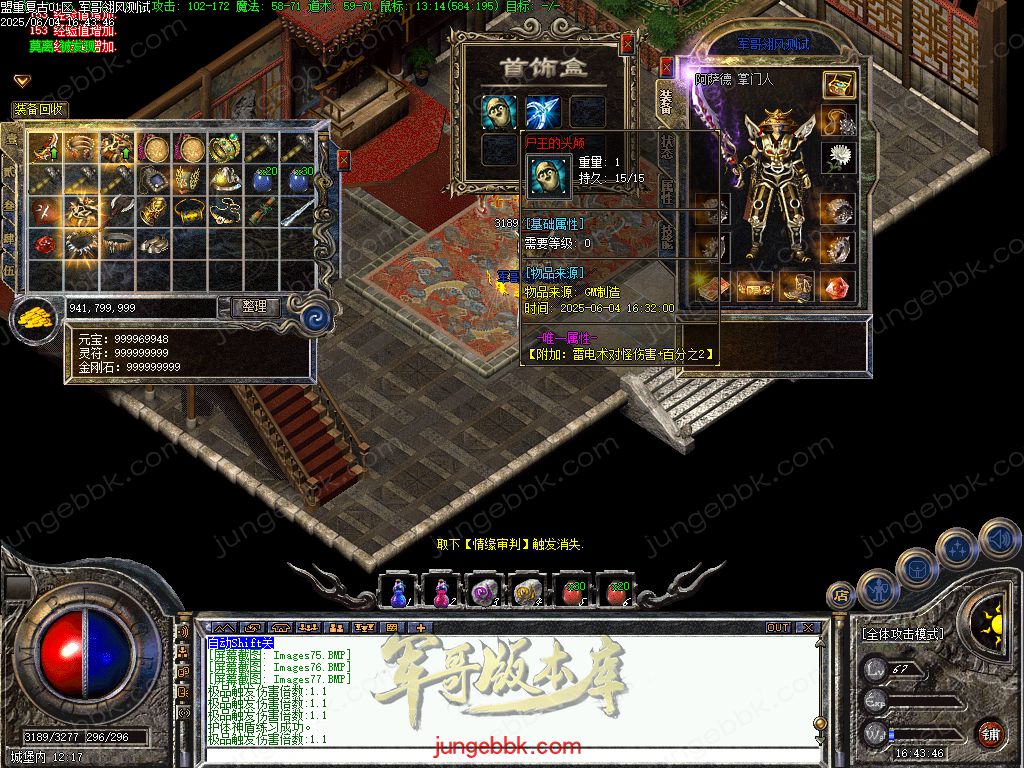Screen dimensions: 1024x768
Task: Switch to the 属性 attributes tab
Action: (667, 192)
